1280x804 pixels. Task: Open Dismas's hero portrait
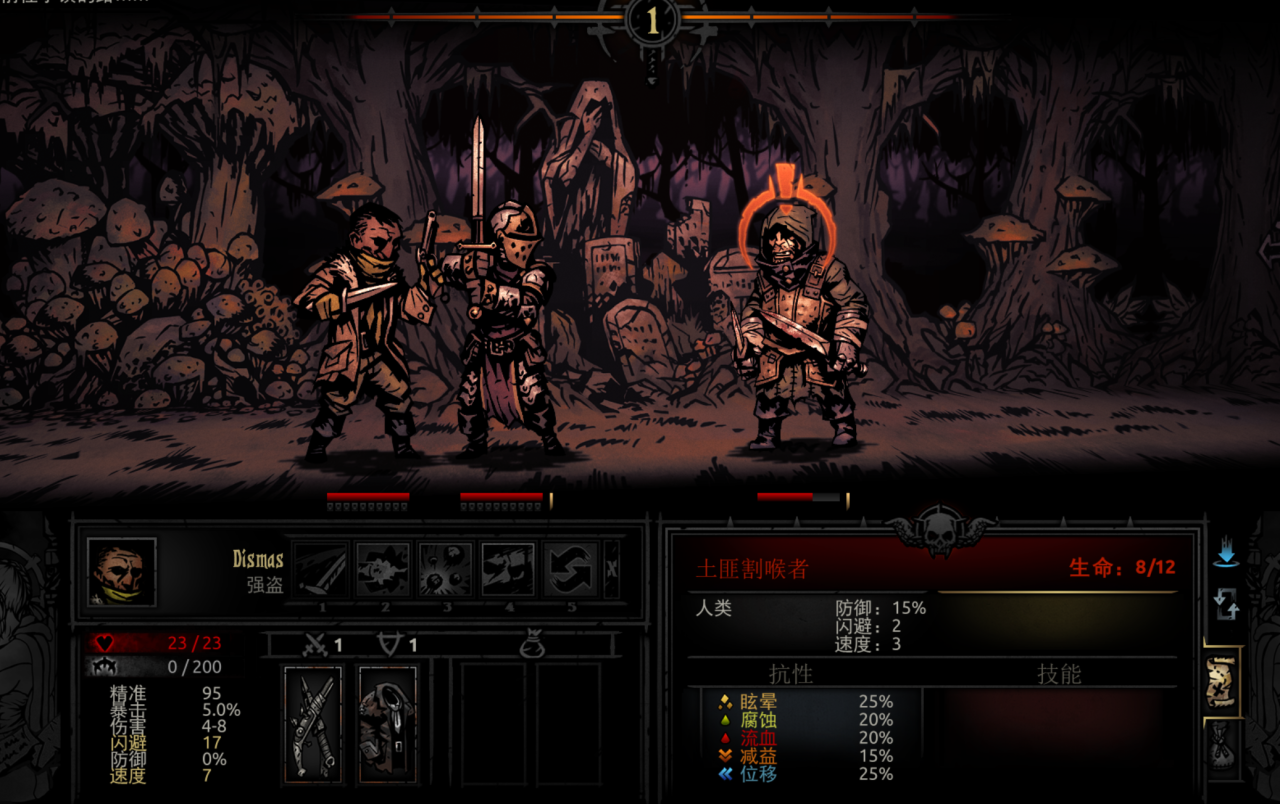pos(121,572)
